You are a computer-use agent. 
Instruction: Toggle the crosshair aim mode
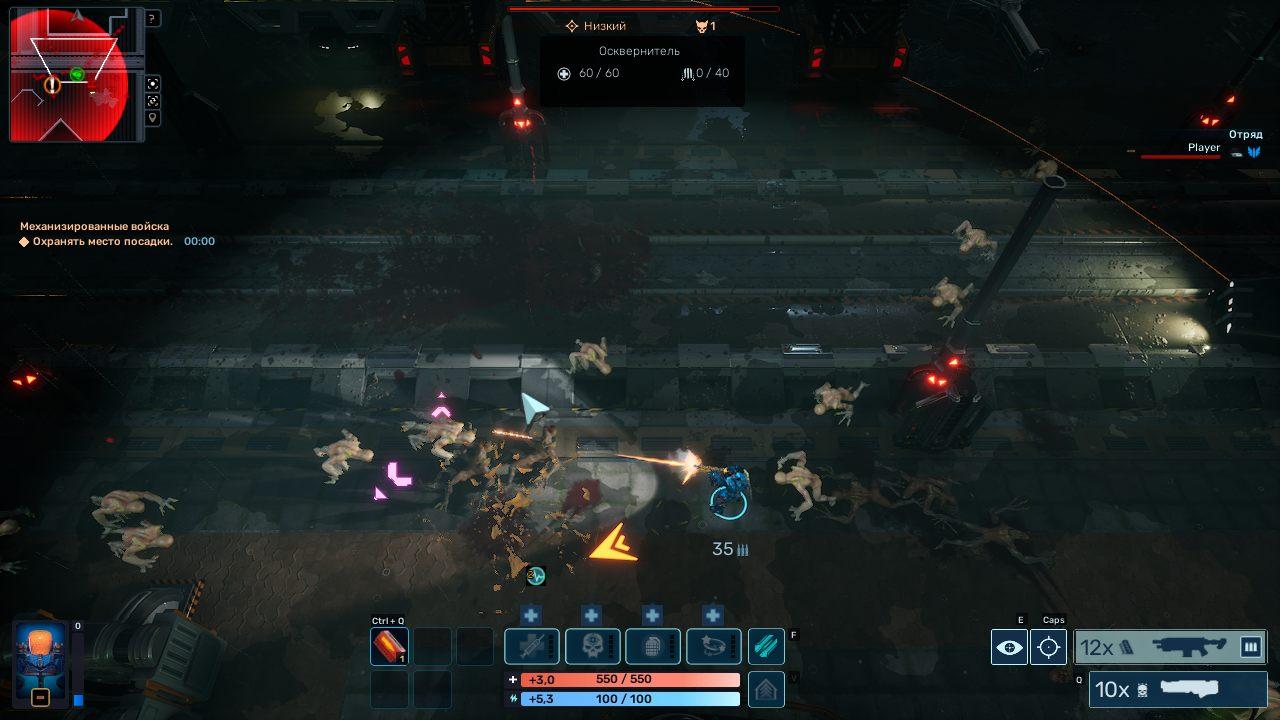[1048, 647]
